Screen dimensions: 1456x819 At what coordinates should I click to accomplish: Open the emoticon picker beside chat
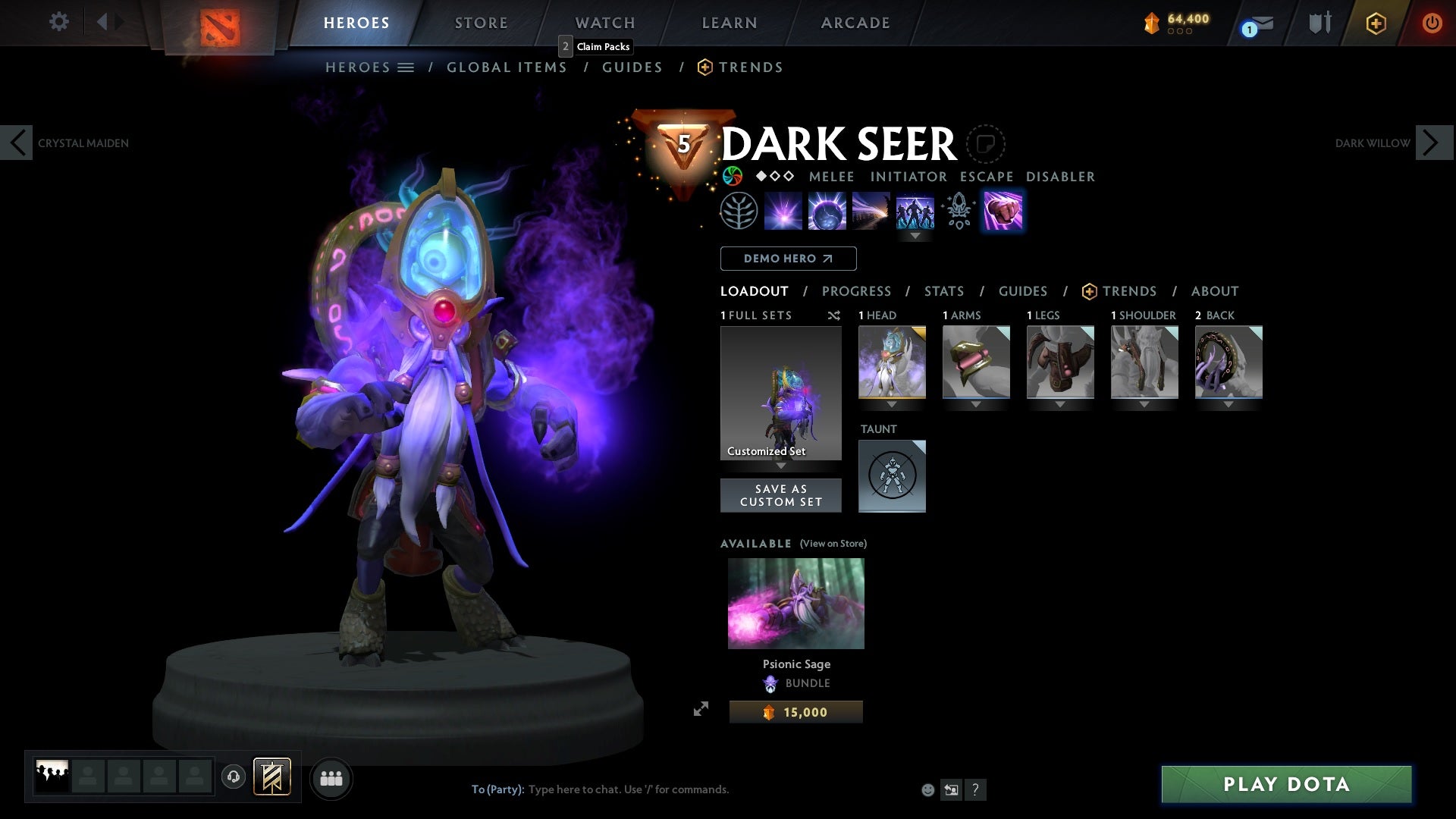pyautogui.click(x=927, y=789)
